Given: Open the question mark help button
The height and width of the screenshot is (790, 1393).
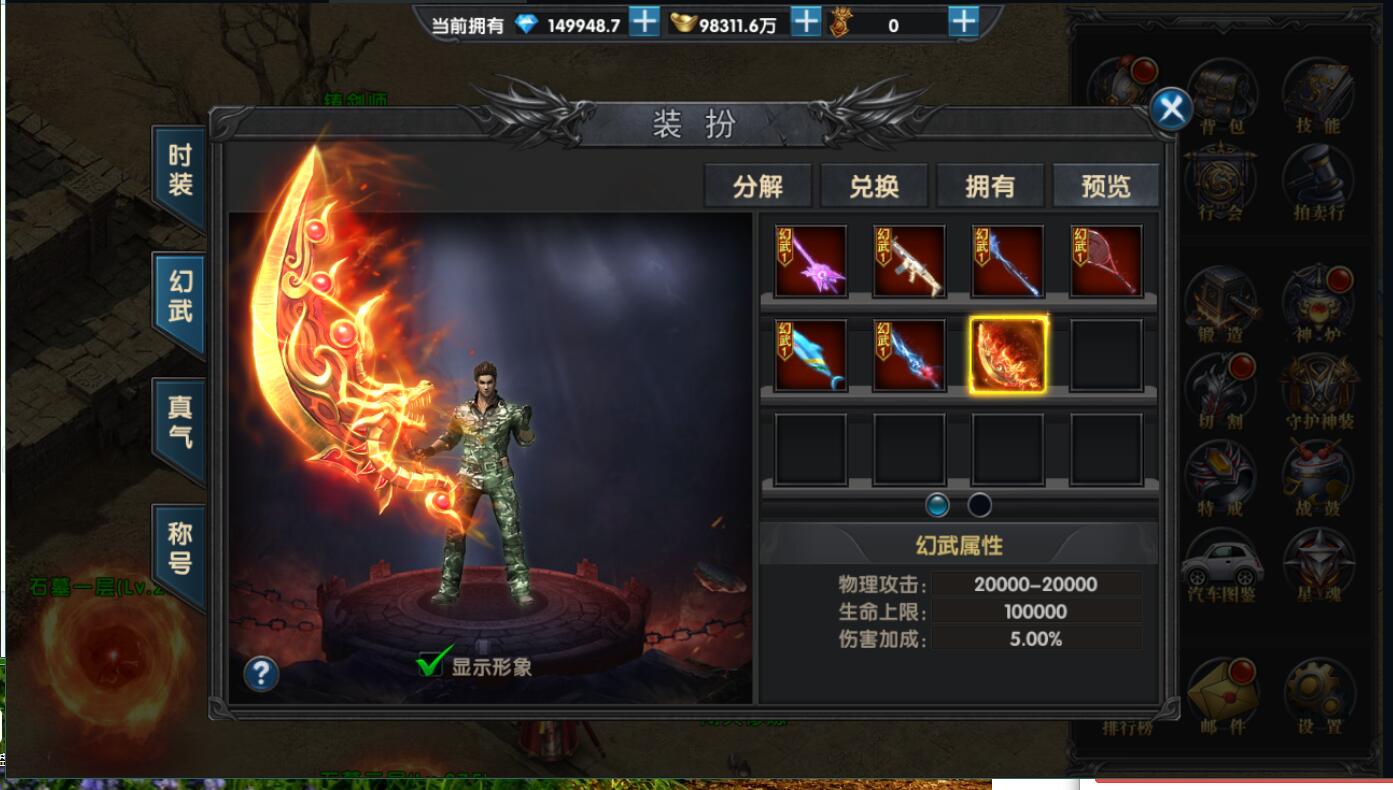Looking at the screenshot, I should pyautogui.click(x=261, y=674).
